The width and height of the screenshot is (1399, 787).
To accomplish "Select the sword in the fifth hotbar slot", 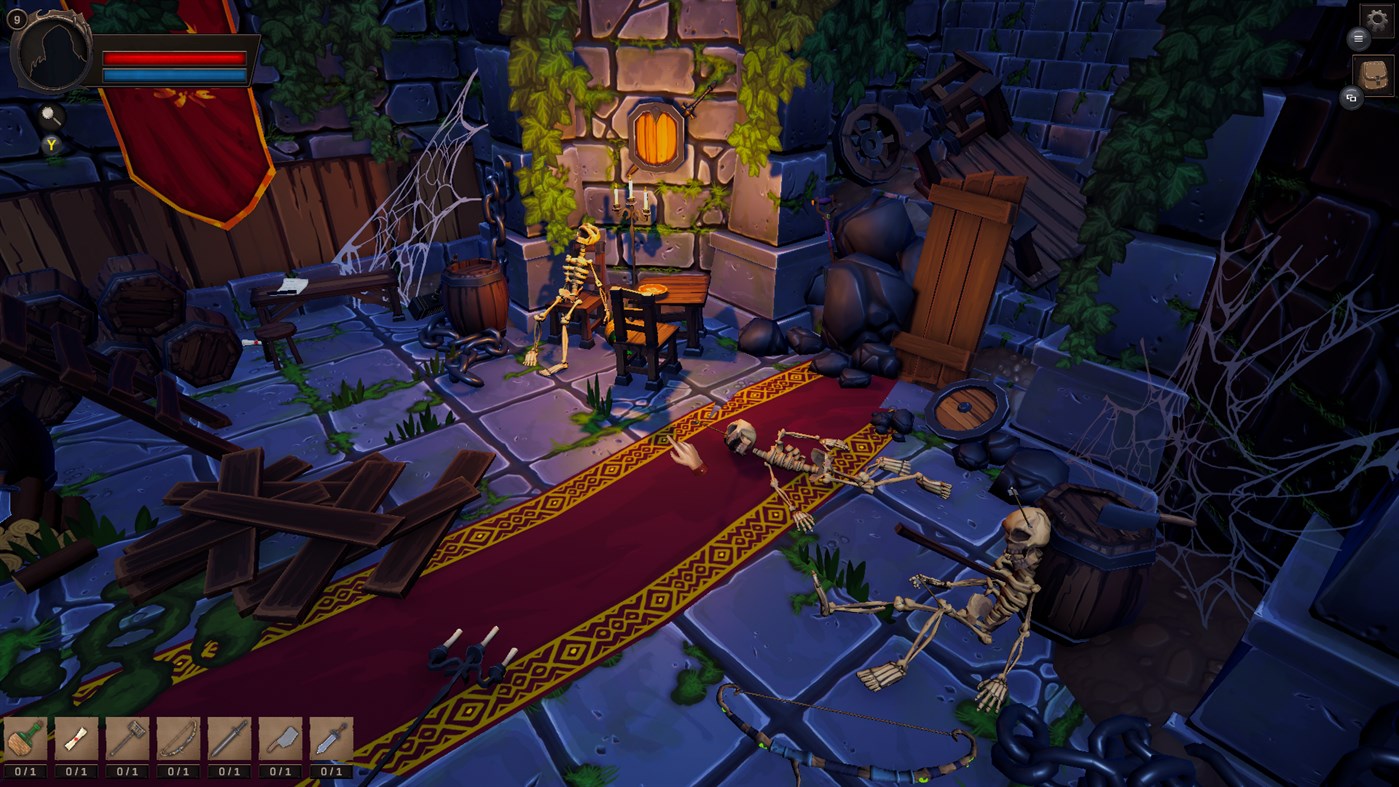I will tap(229, 740).
